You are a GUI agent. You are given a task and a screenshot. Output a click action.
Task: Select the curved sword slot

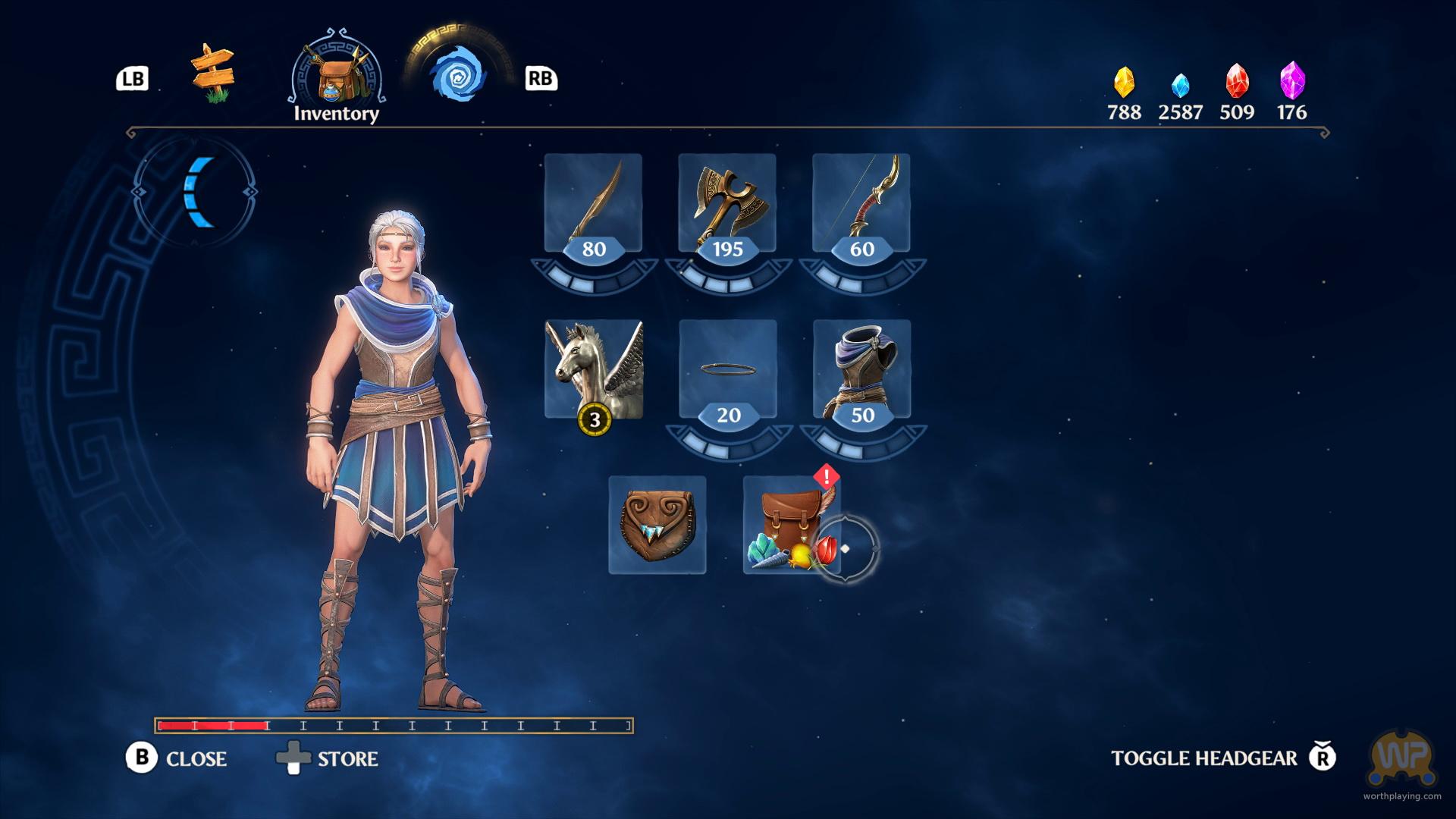click(x=593, y=203)
